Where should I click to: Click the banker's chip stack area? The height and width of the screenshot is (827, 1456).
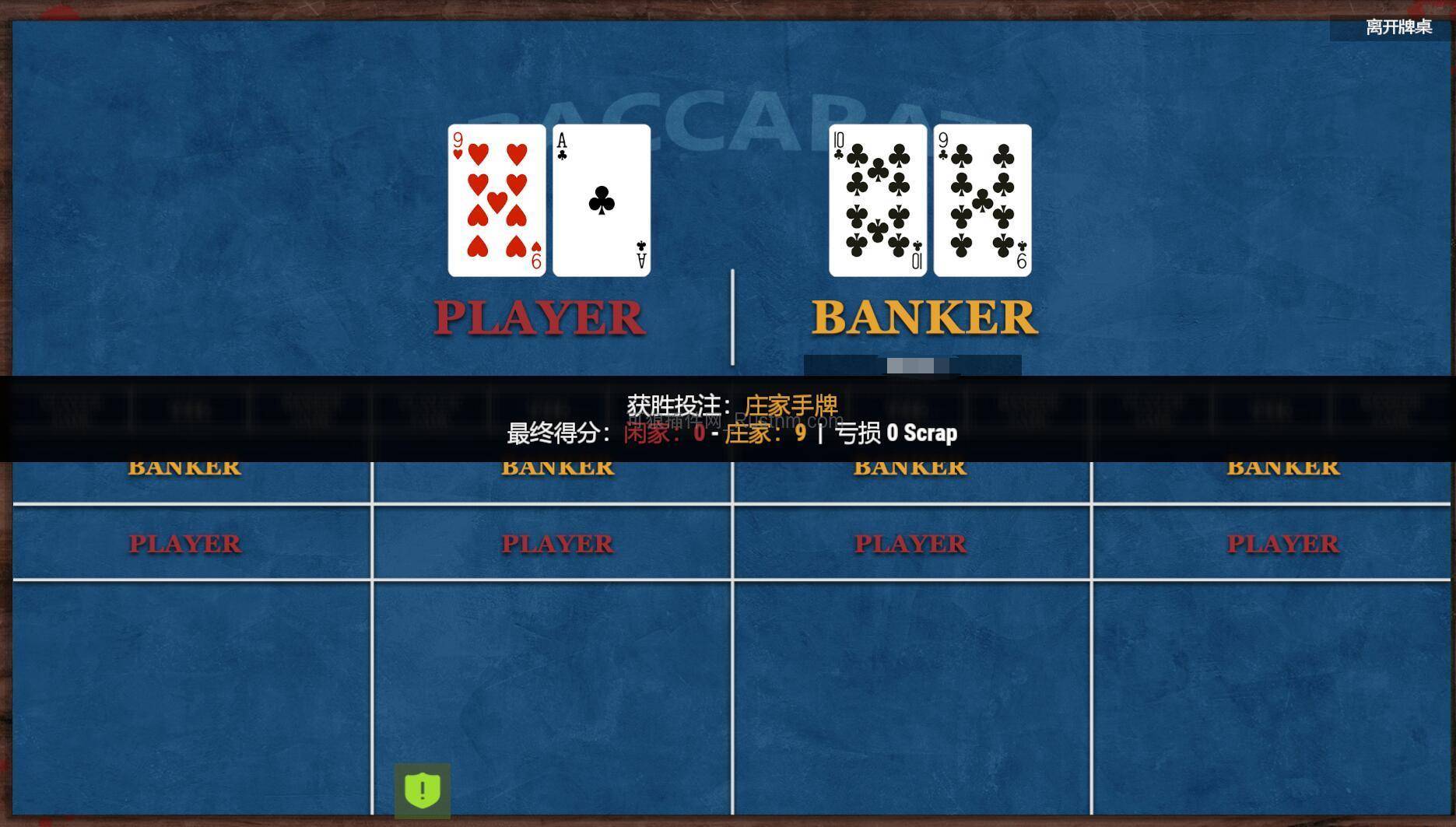912,364
